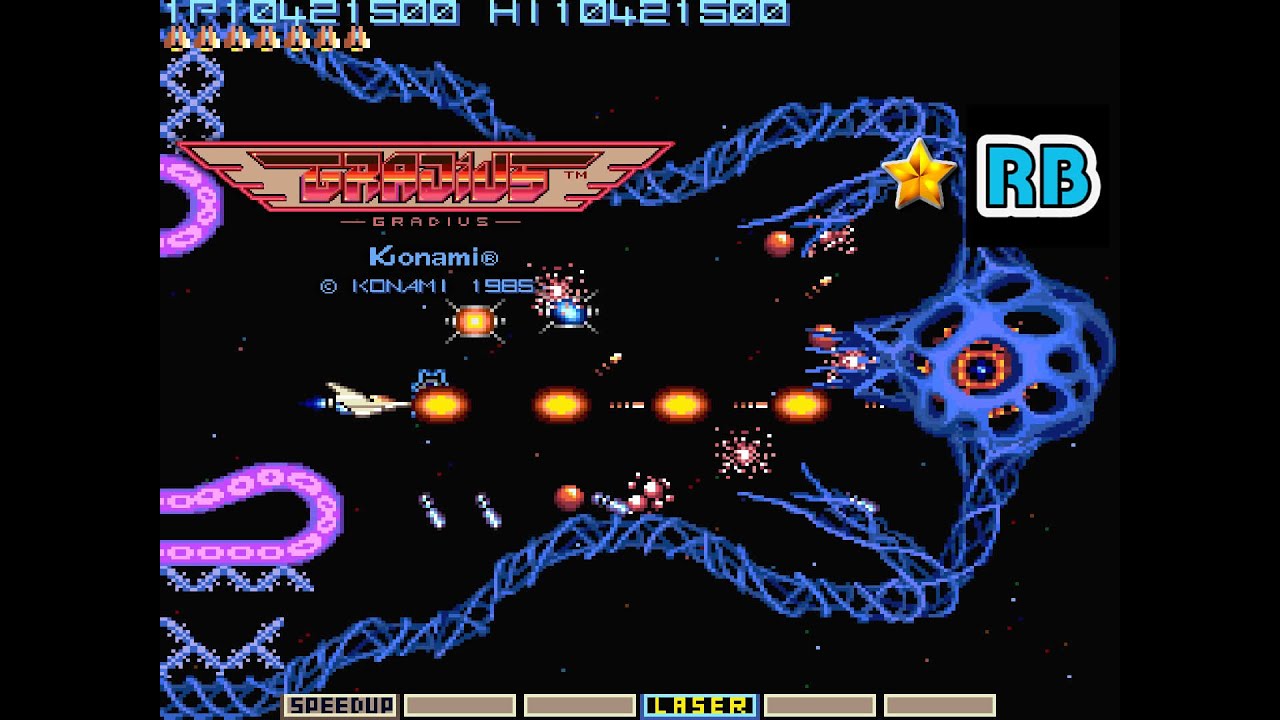Image resolution: width=1280 pixels, height=720 pixels.
Task: Click the RB channel logo overlay
Action: (x=1037, y=178)
